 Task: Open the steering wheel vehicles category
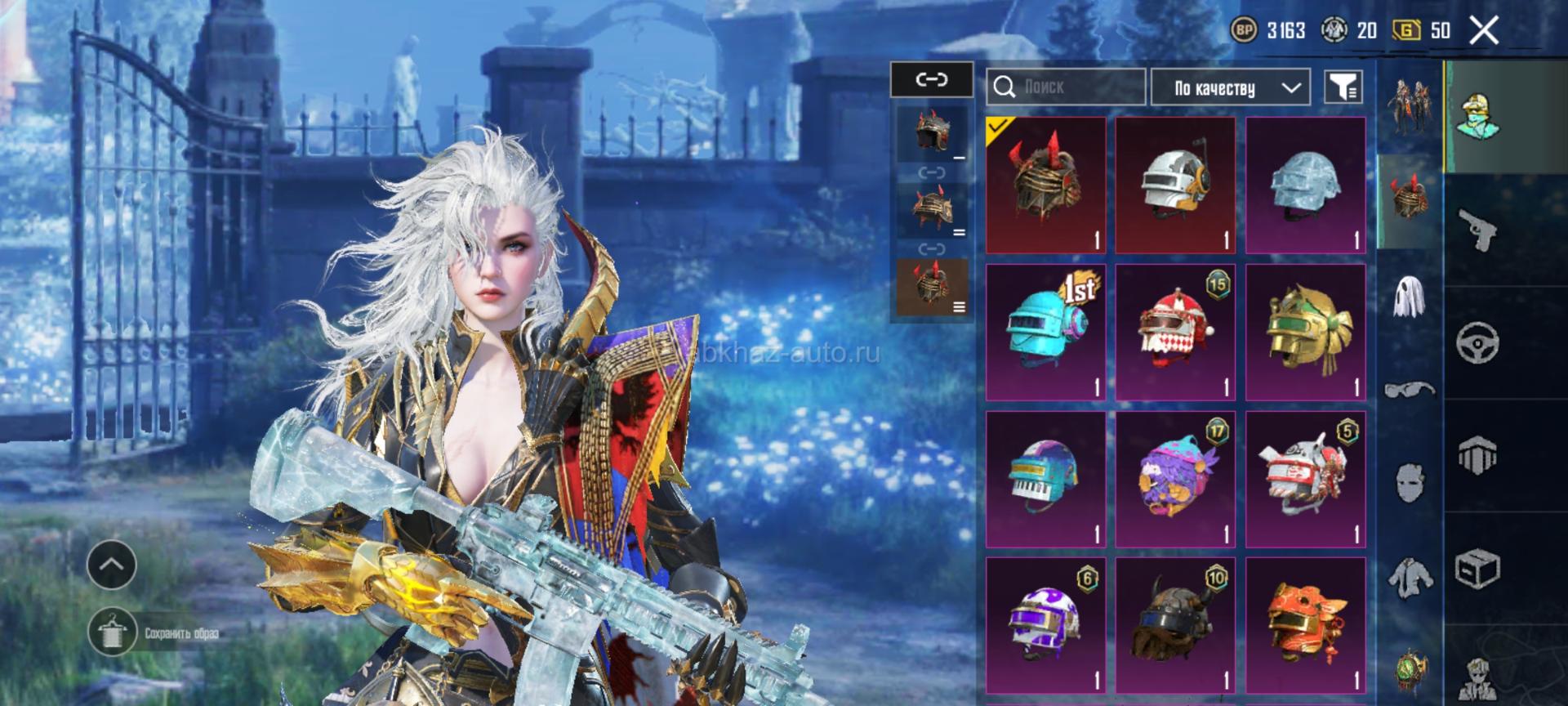[x=1478, y=342]
